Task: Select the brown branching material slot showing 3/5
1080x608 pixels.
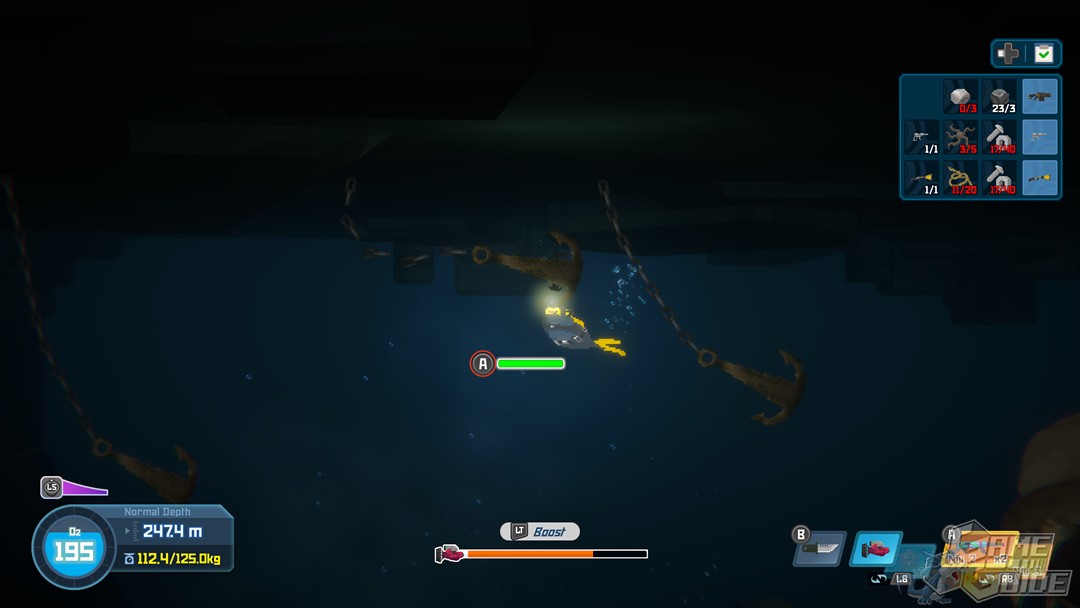Action: 963,137
